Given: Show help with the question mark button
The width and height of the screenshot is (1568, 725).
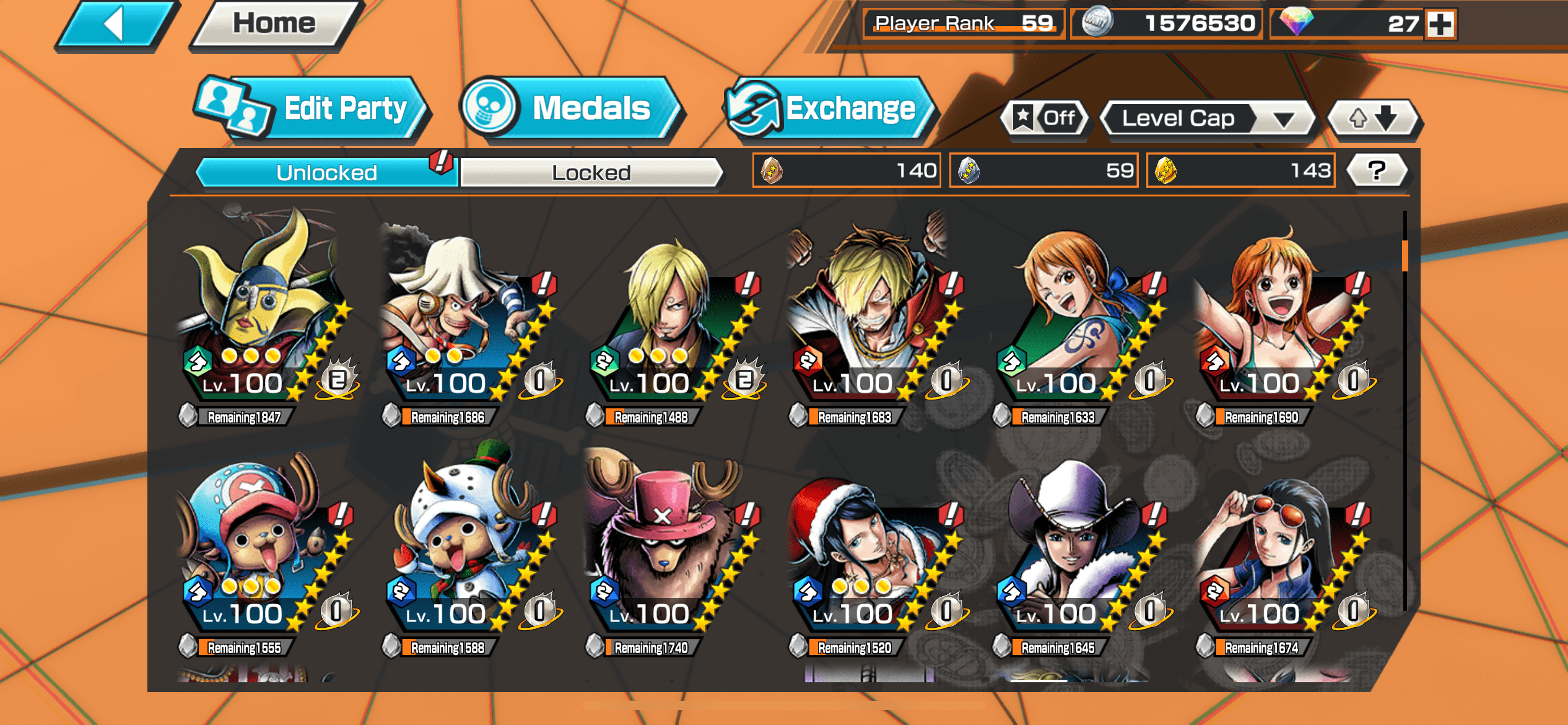Looking at the screenshot, I should point(1377,170).
